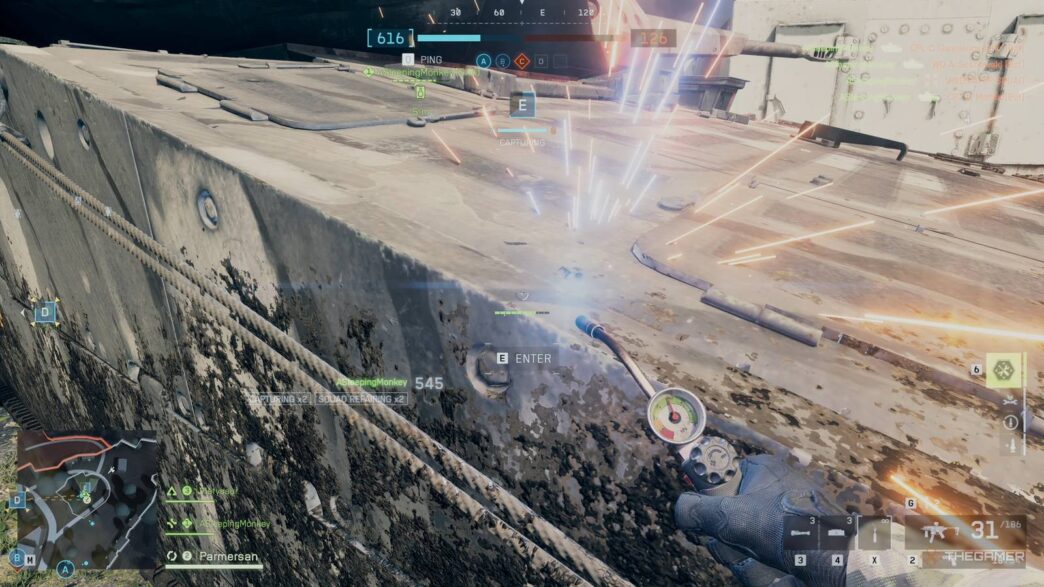Click the objective D marker on left edge

[45, 314]
